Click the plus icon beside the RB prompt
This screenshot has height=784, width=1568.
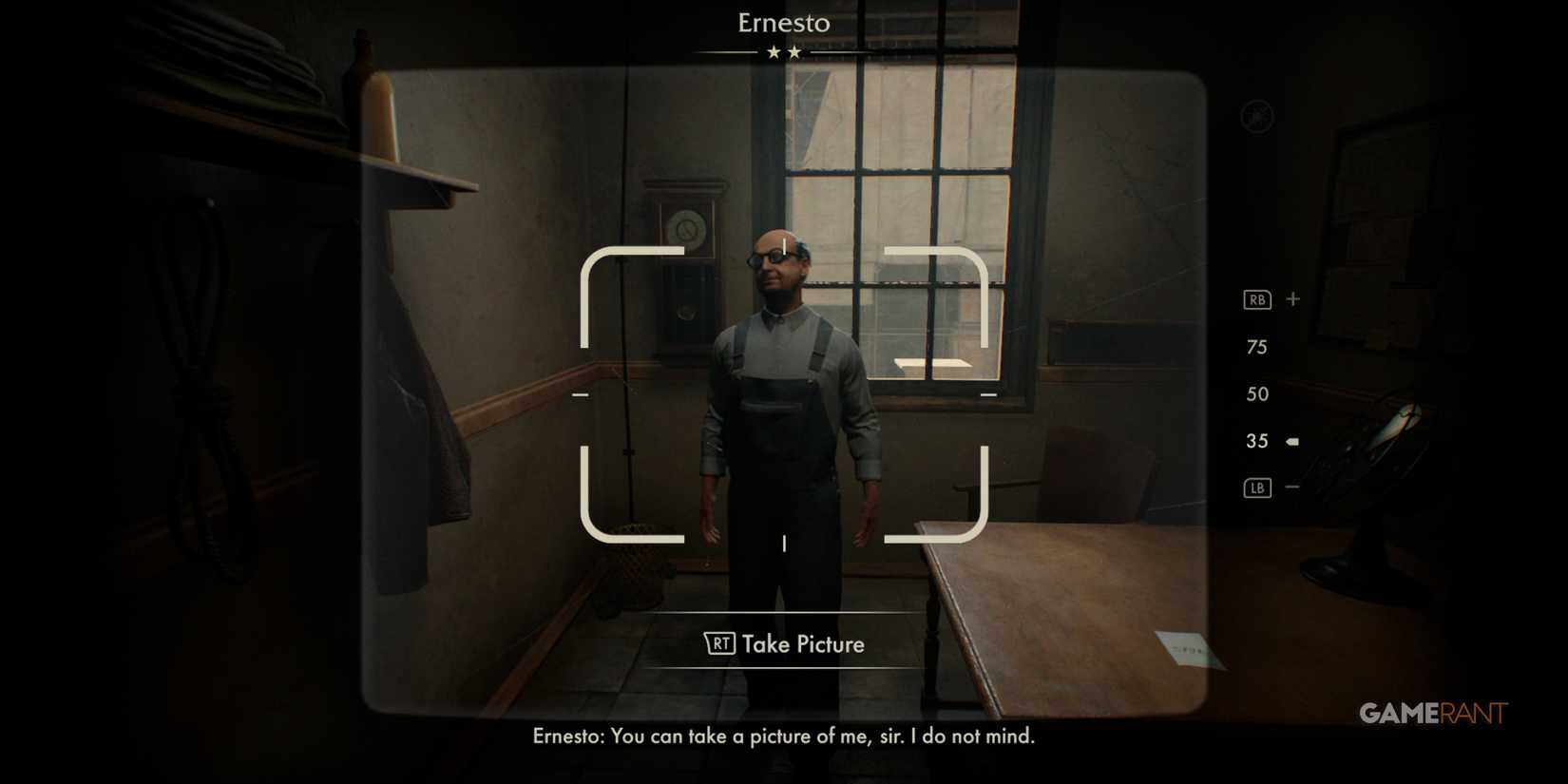[1292, 298]
